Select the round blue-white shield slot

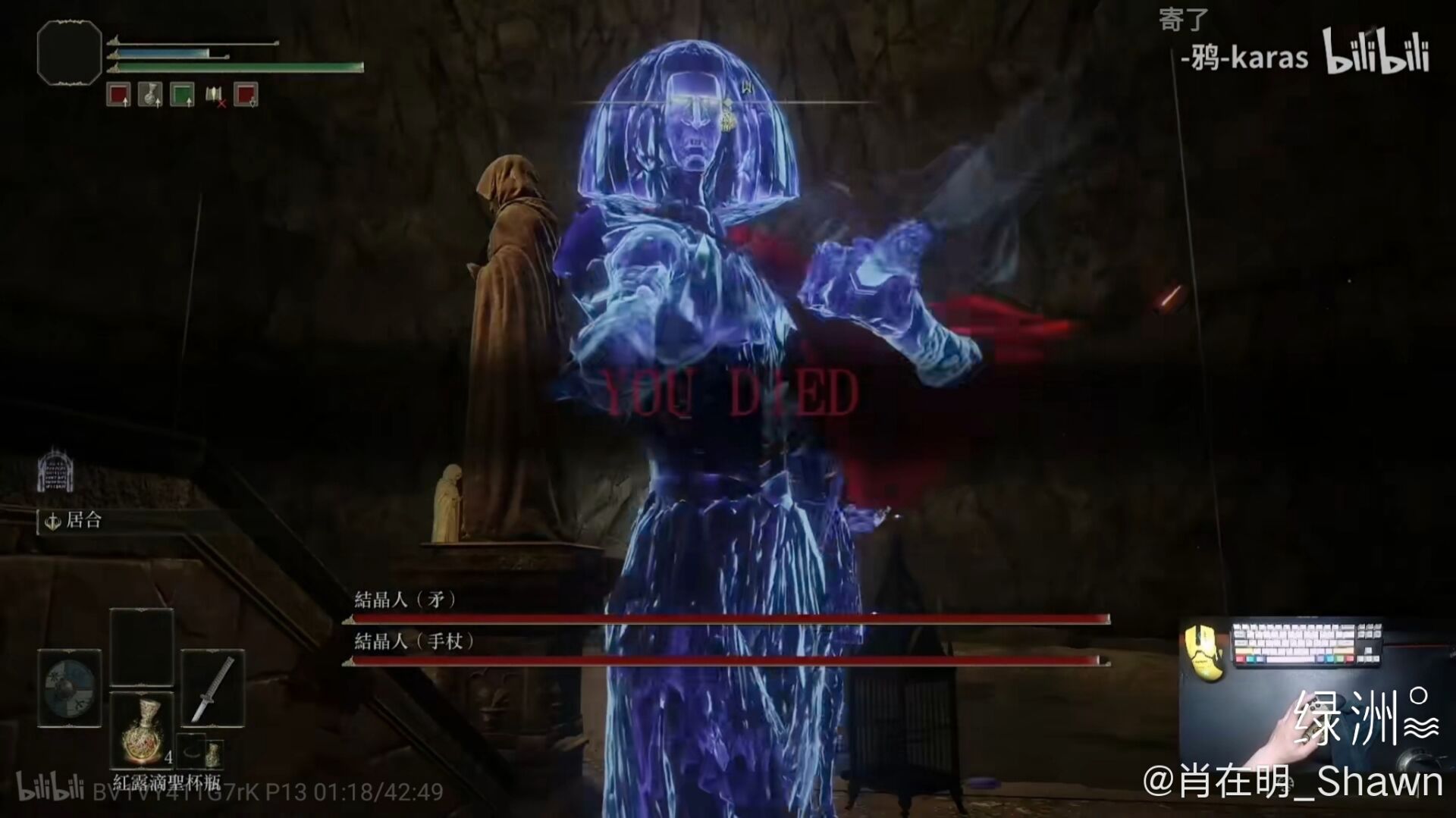(69, 688)
